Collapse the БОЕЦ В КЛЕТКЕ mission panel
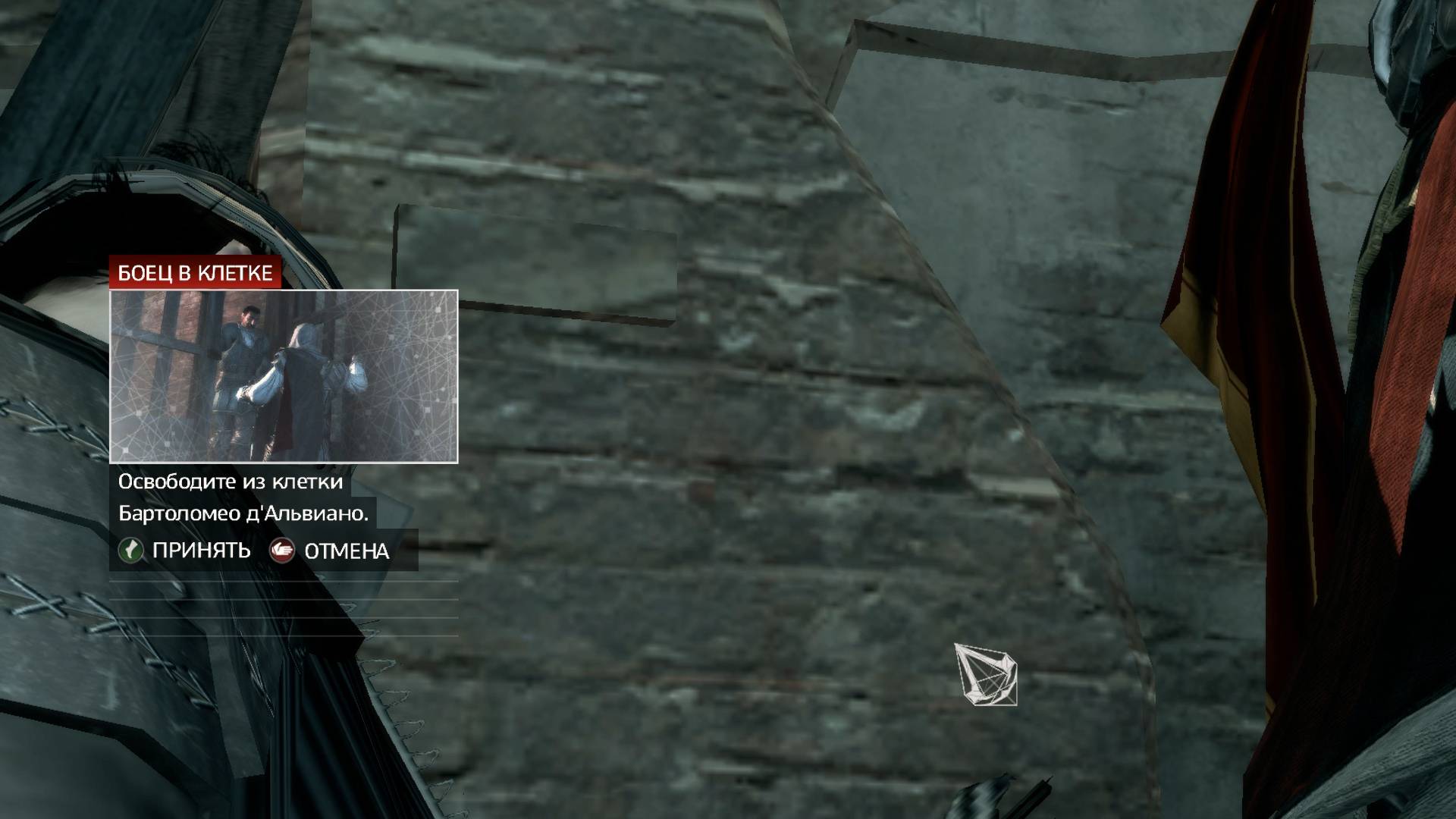Screen dimensions: 1456x819 [x=199, y=274]
